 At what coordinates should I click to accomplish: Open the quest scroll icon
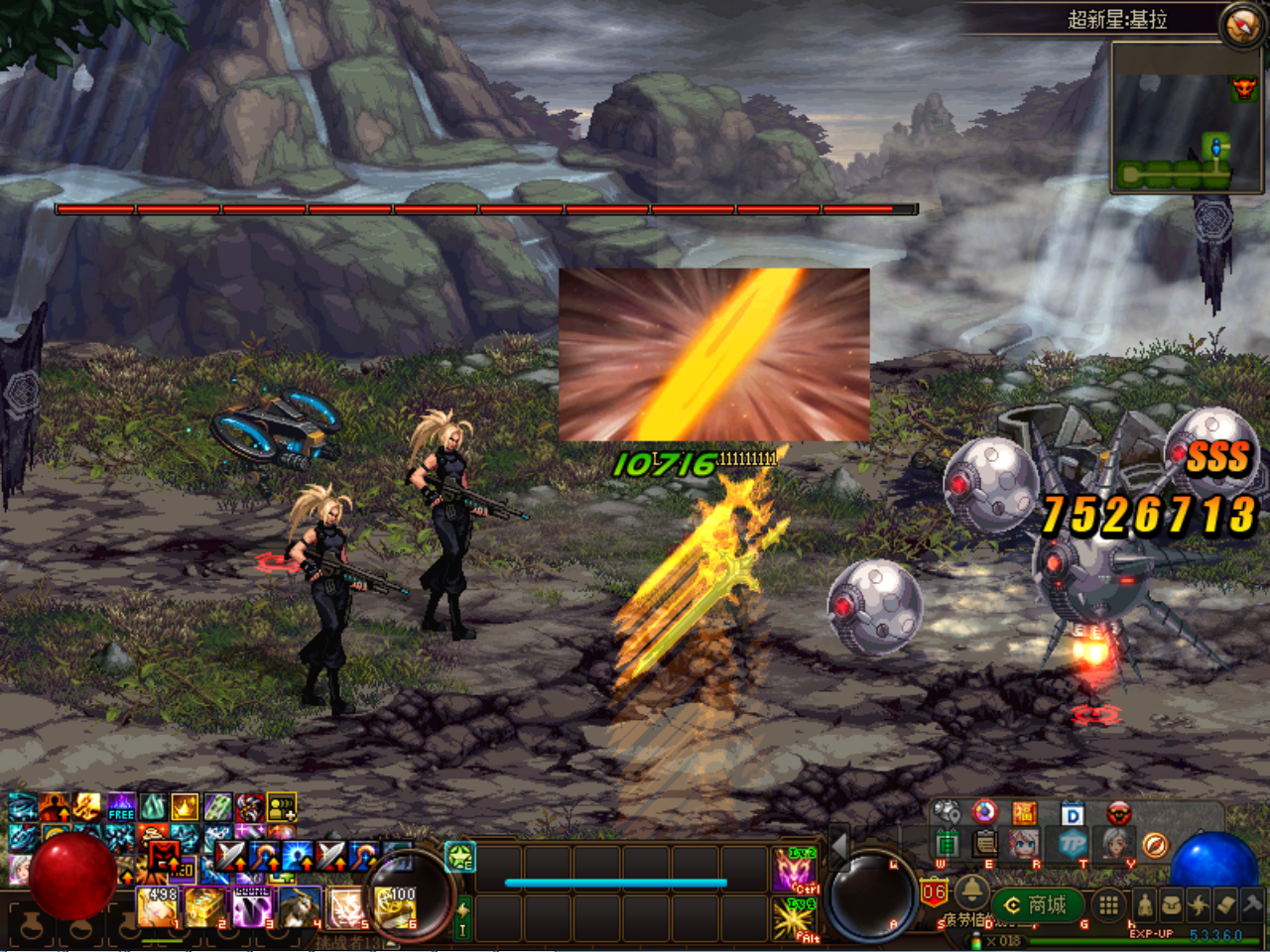(1225, 904)
